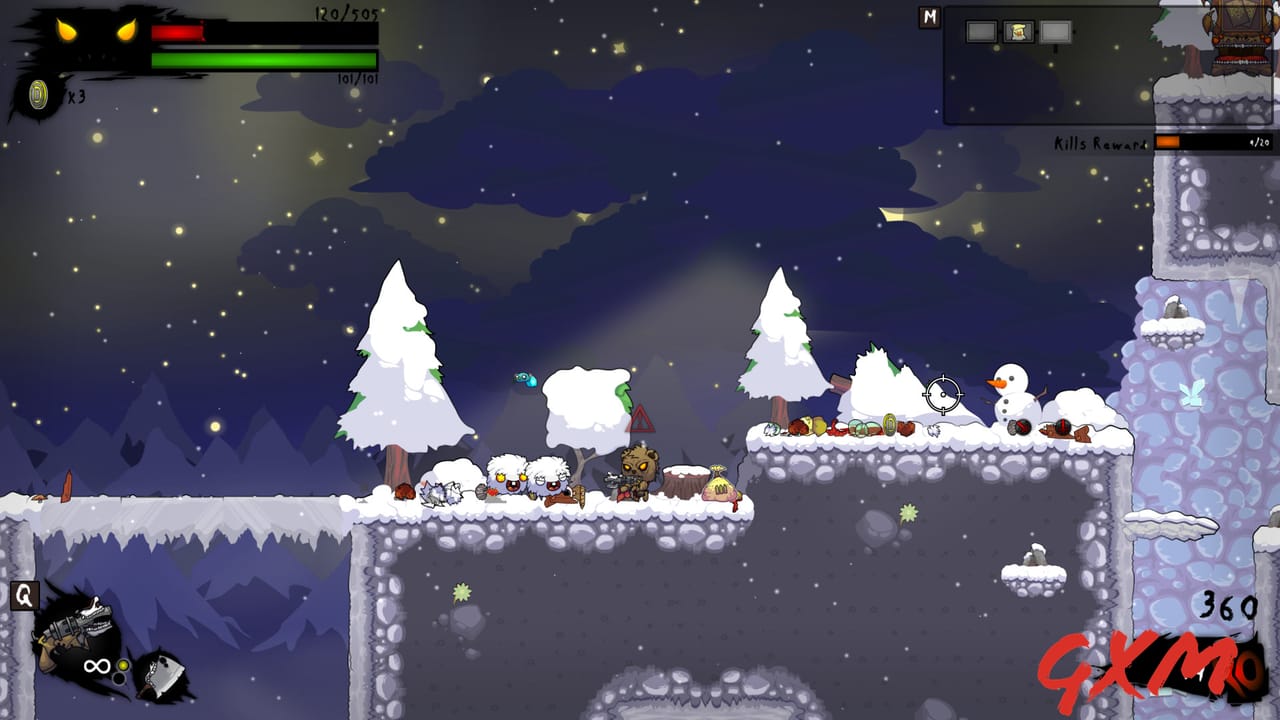This screenshot has width=1280, height=720.
Task: Toggle the empty ammo dot below it
Action: pyautogui.click(x=119, y=678)
